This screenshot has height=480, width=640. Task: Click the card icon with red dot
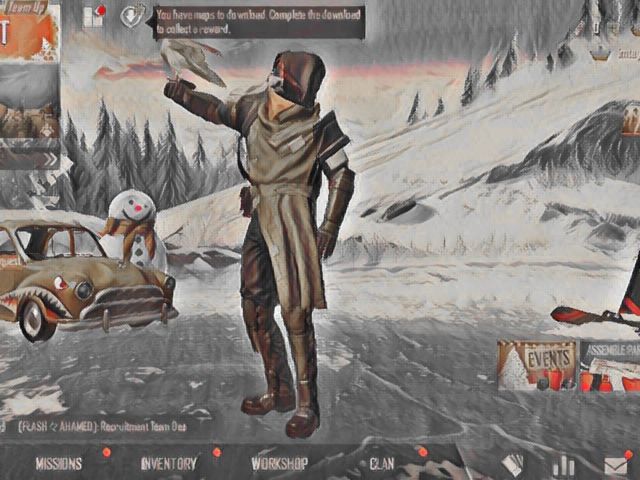point(94,16)
